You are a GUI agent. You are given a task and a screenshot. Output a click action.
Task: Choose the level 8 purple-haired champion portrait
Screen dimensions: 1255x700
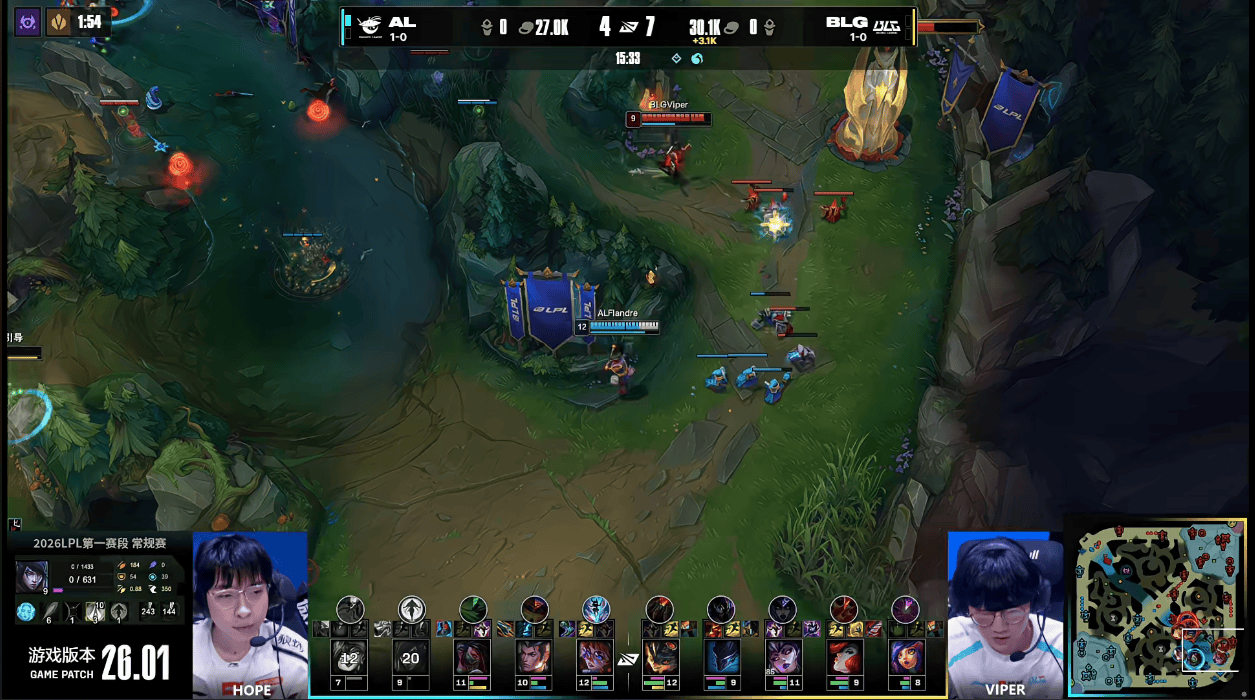click(906, 658)
